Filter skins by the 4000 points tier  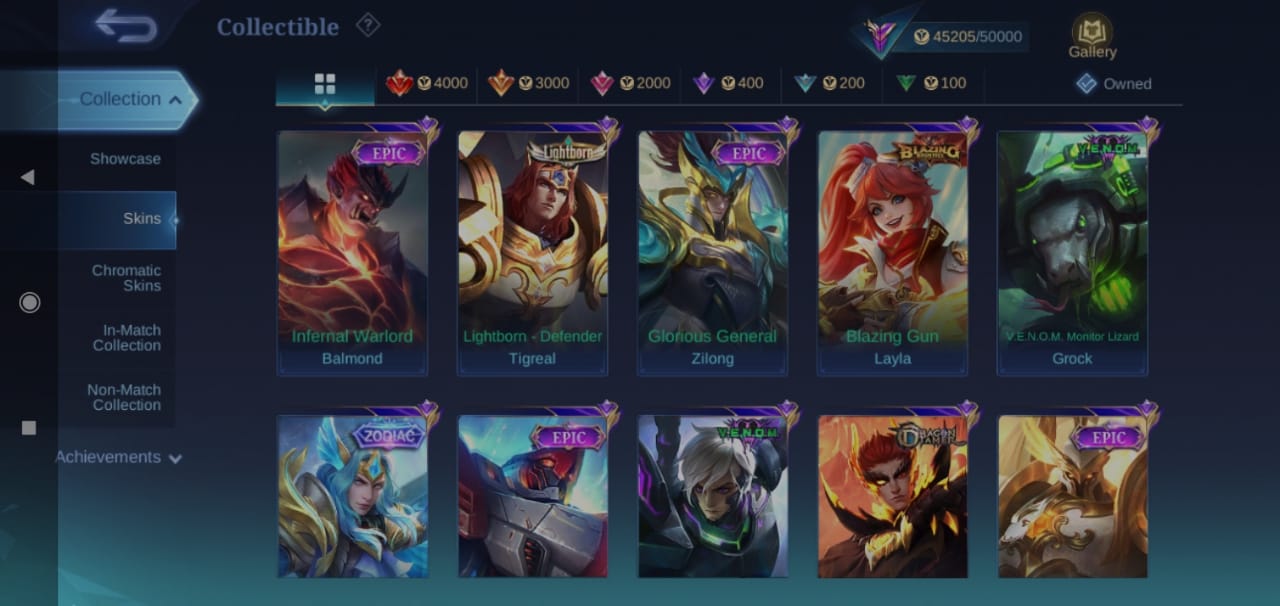(x=428, y=84)
